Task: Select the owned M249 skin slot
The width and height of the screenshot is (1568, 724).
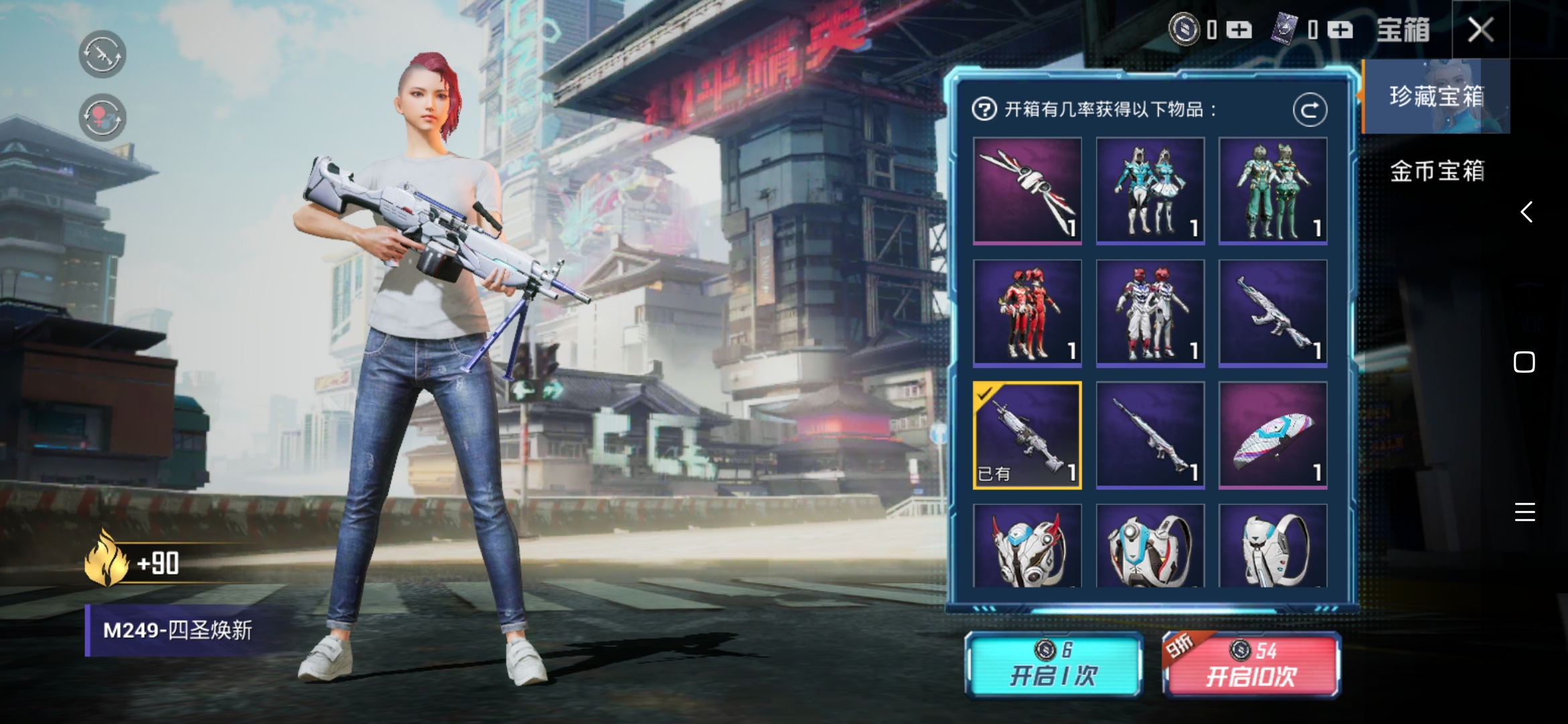Action: 1027,435
